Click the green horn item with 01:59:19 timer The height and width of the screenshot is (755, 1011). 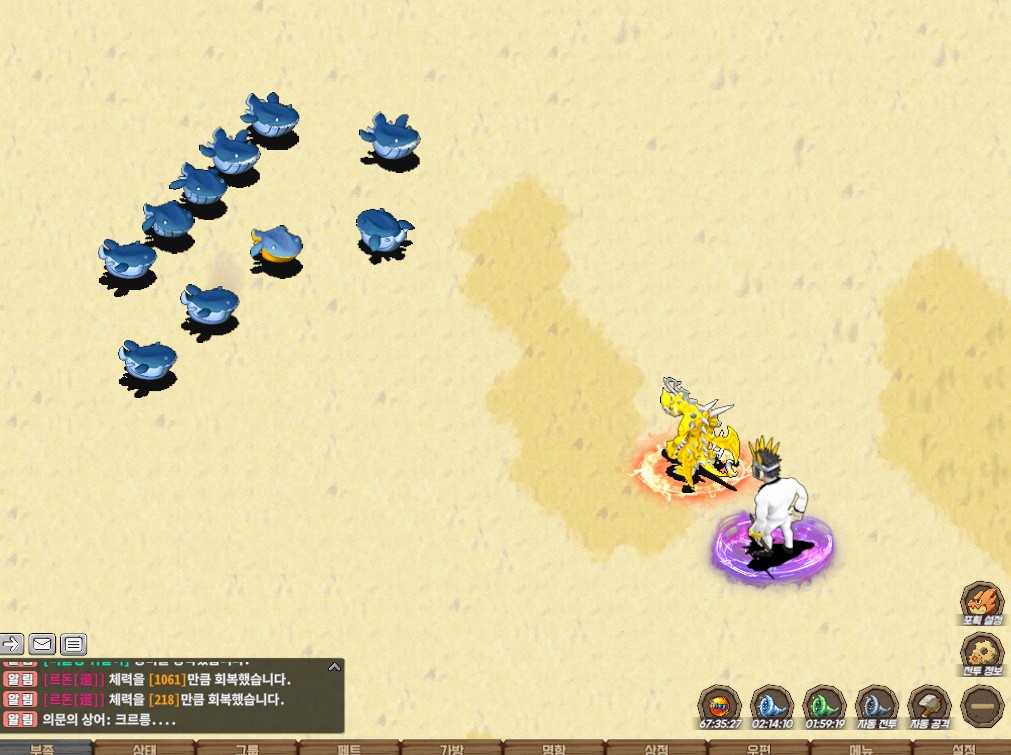(824, 704)
